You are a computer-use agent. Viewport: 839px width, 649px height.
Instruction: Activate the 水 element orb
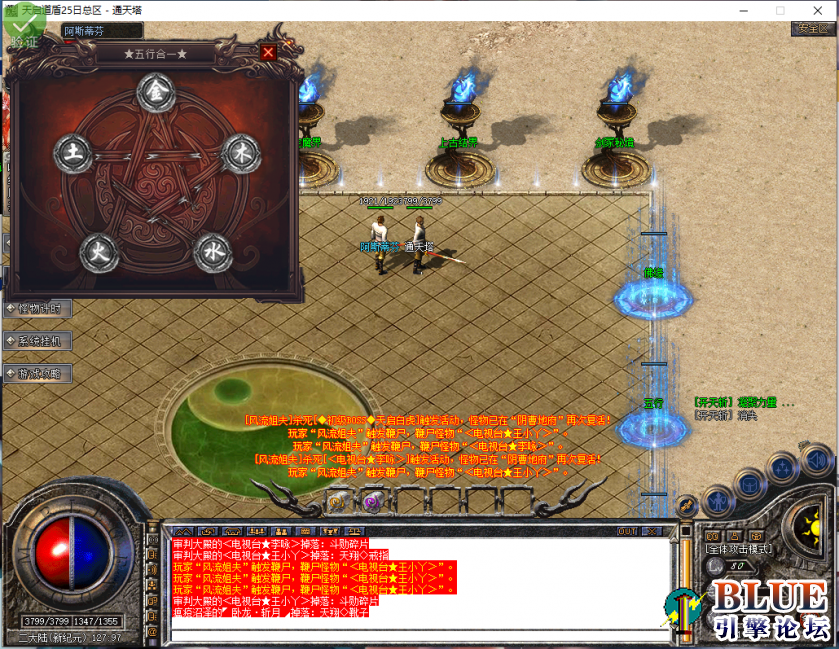pos(212,250)
